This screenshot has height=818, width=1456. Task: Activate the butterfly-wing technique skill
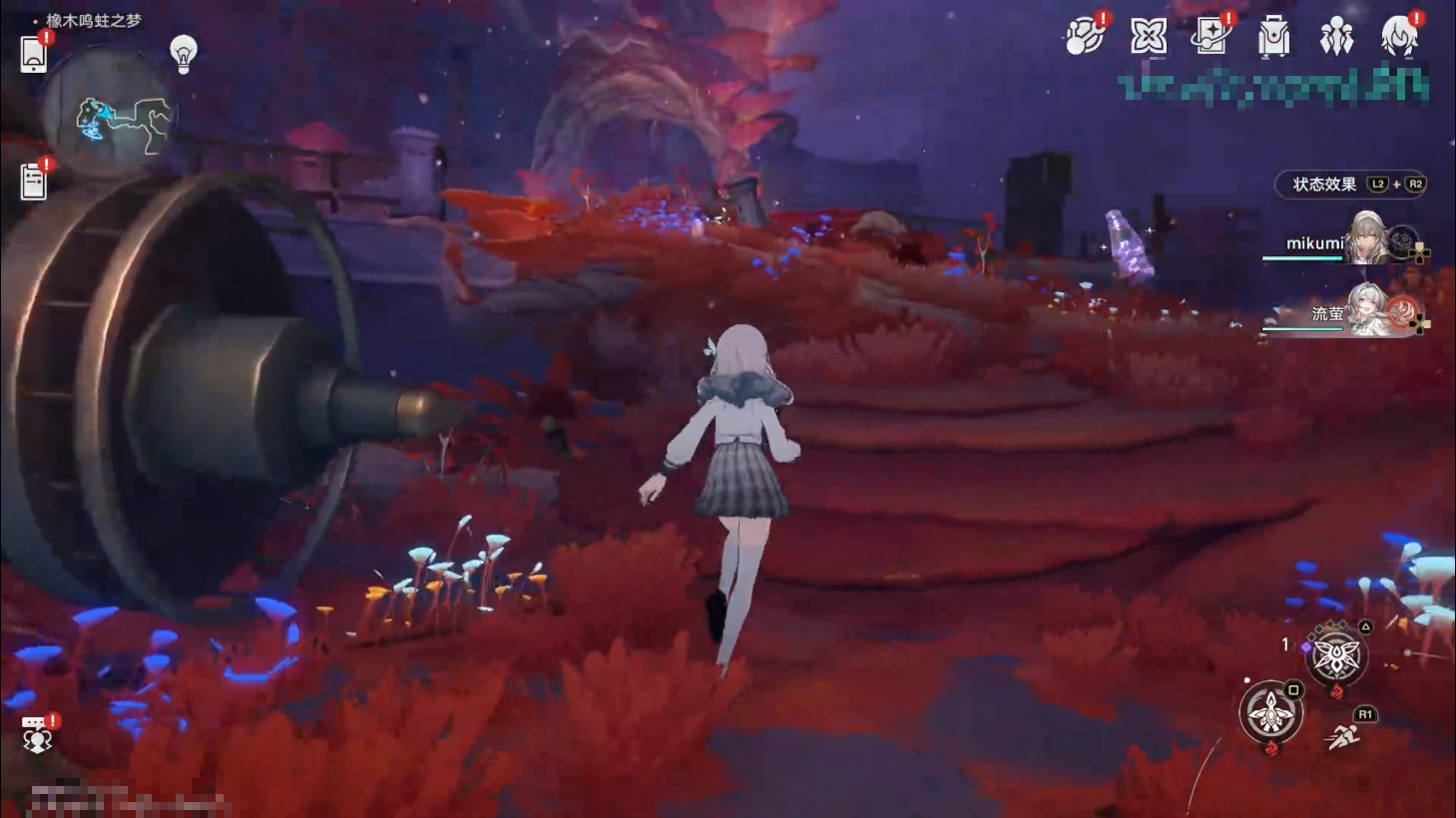[1335, 657]
